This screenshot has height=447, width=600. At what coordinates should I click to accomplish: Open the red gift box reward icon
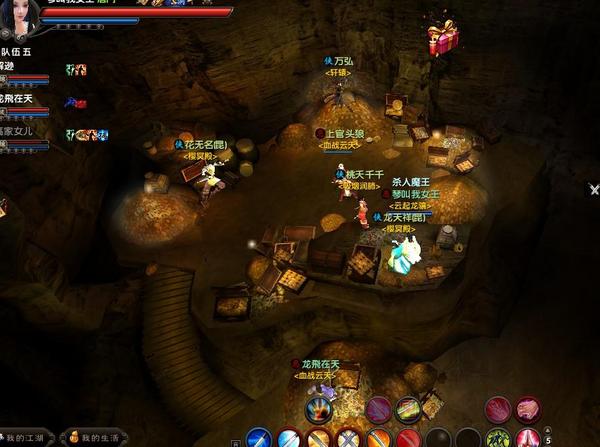(441, 40)
